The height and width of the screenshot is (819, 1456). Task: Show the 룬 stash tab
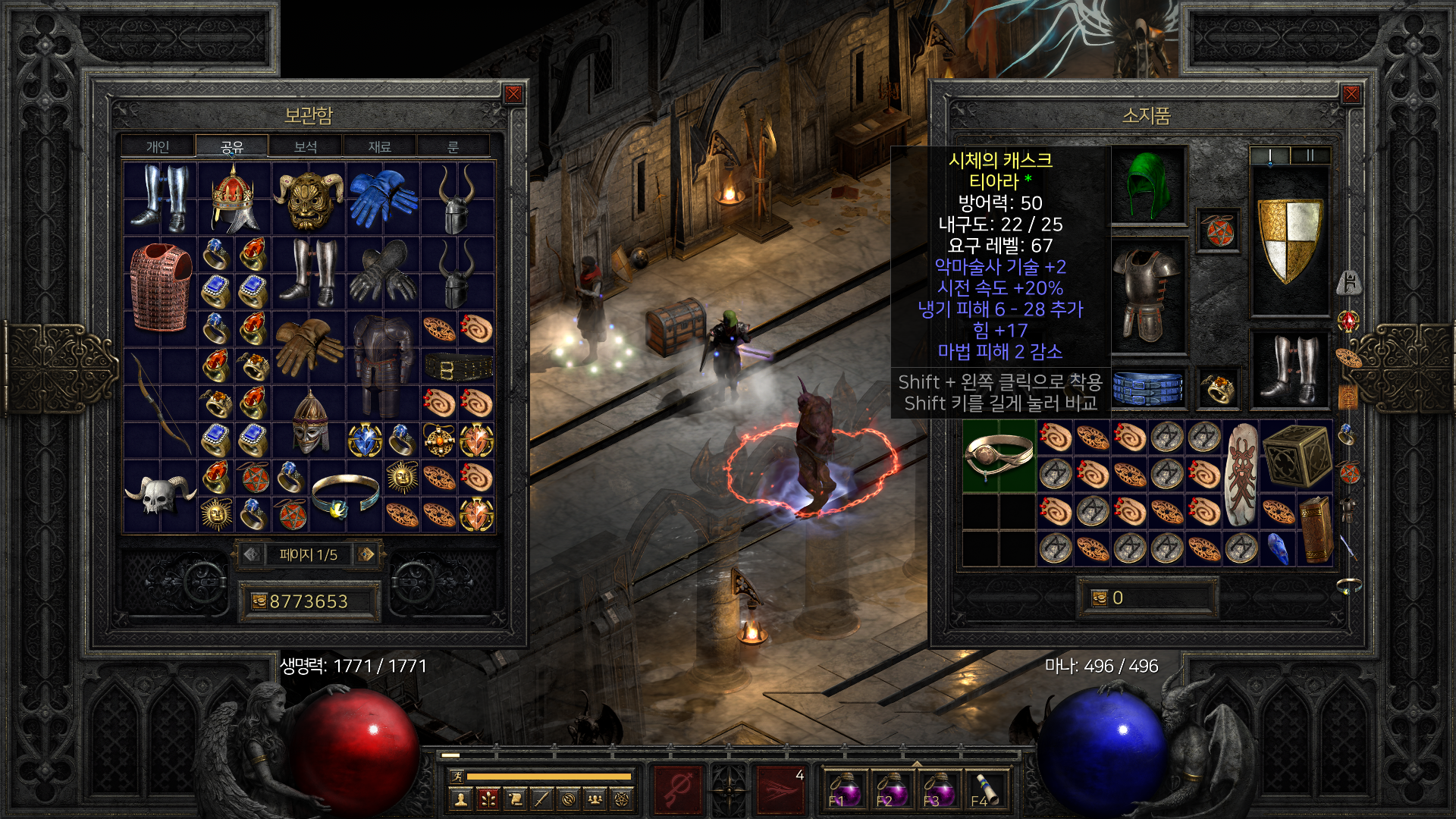453,146
